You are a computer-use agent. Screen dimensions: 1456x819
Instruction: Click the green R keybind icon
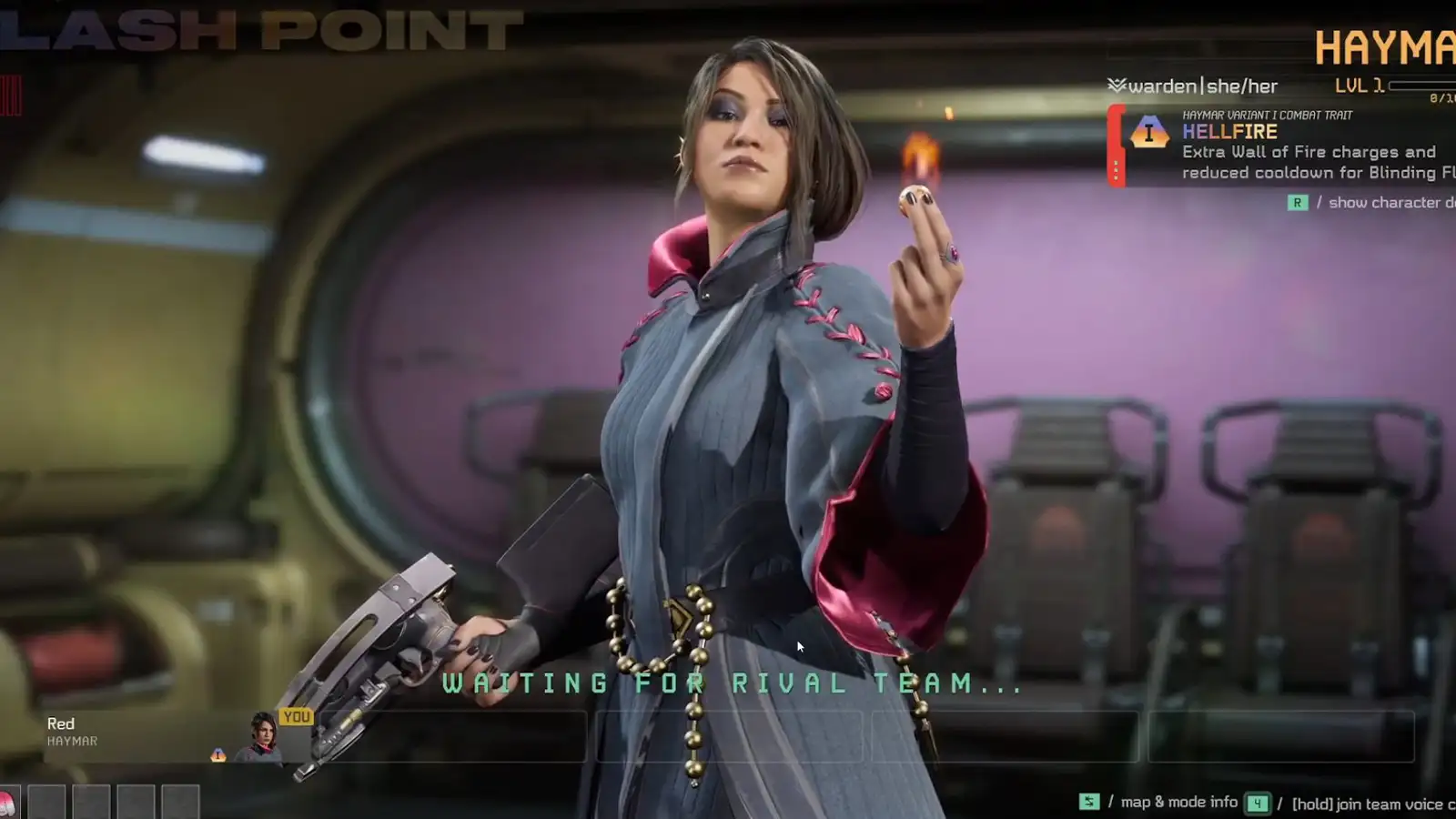pyautogui.click(x=1297, y=202)
